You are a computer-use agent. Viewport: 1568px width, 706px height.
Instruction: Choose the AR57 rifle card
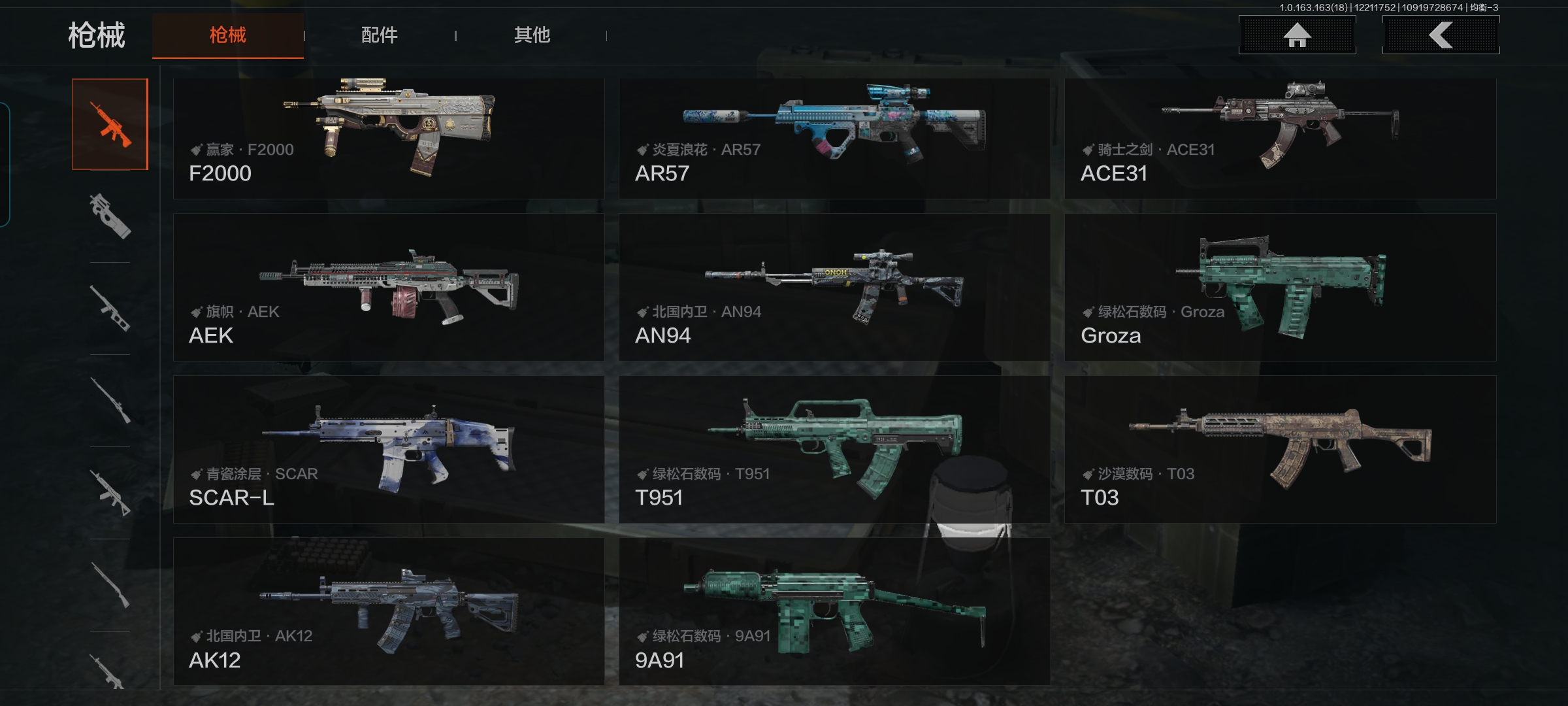[834, 139]
